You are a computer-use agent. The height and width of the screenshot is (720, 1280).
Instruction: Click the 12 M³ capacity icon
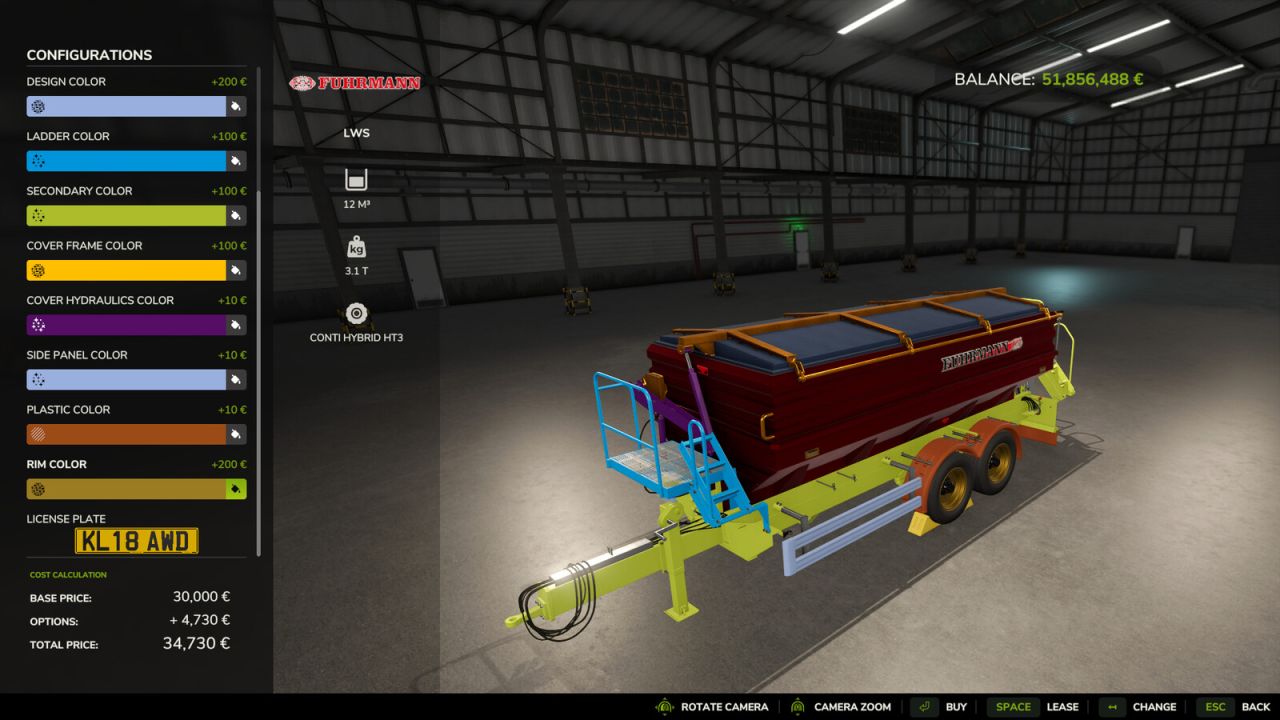point(356,178)
